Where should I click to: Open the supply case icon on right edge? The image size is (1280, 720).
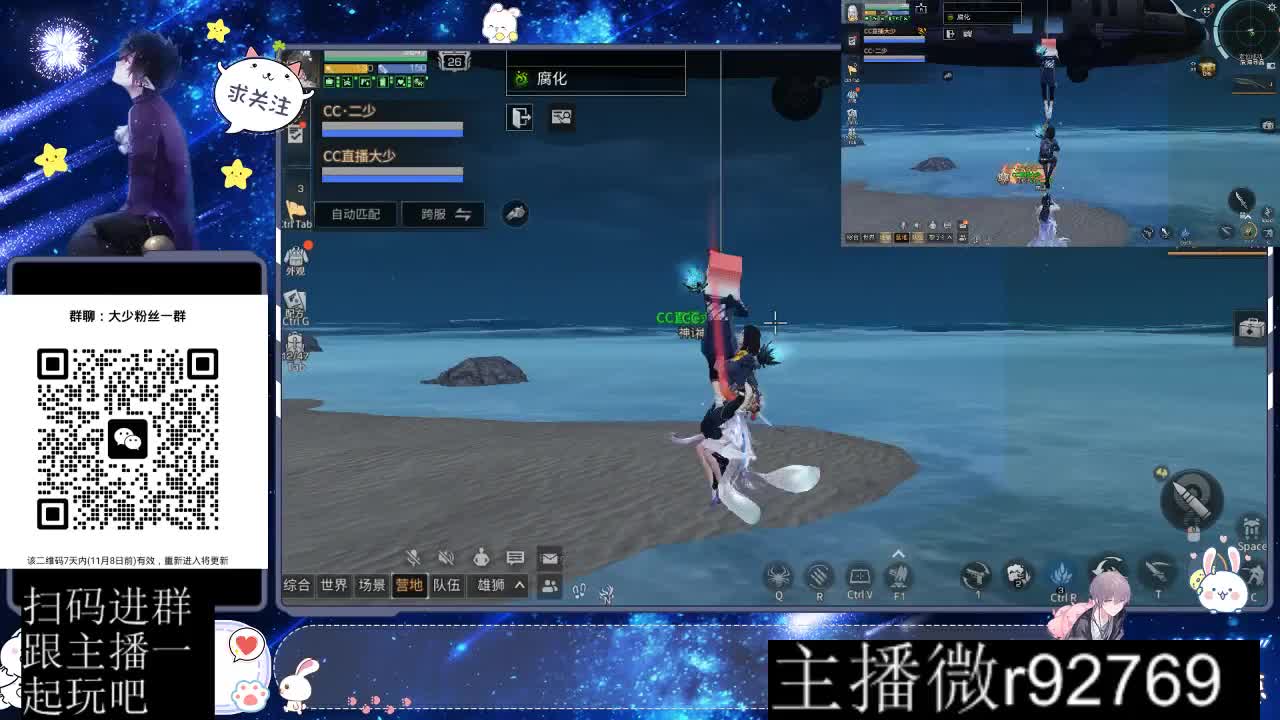coord(1249,325)
